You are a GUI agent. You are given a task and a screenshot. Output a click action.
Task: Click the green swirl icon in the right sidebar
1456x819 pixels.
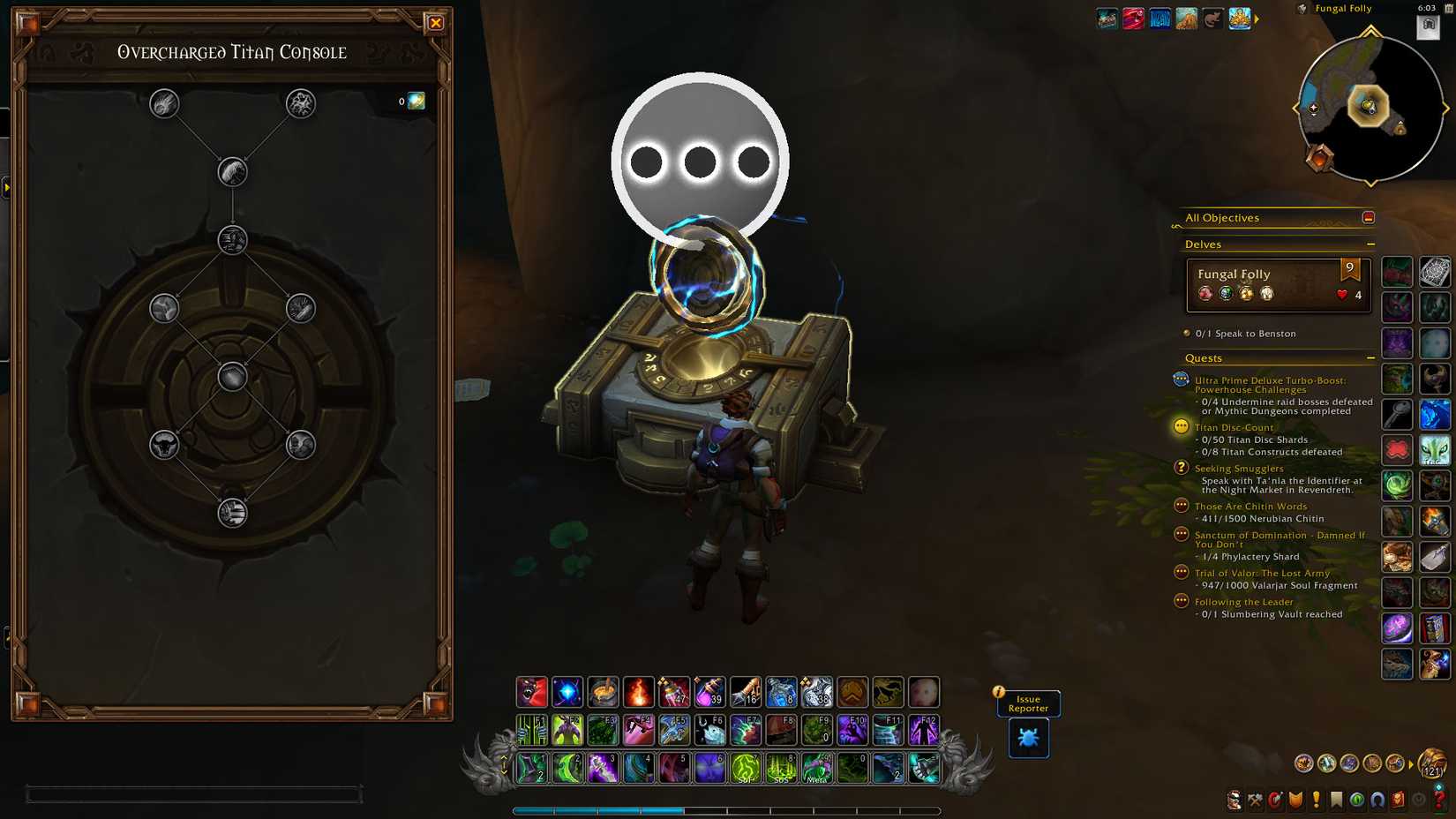tap(1397, 485)
